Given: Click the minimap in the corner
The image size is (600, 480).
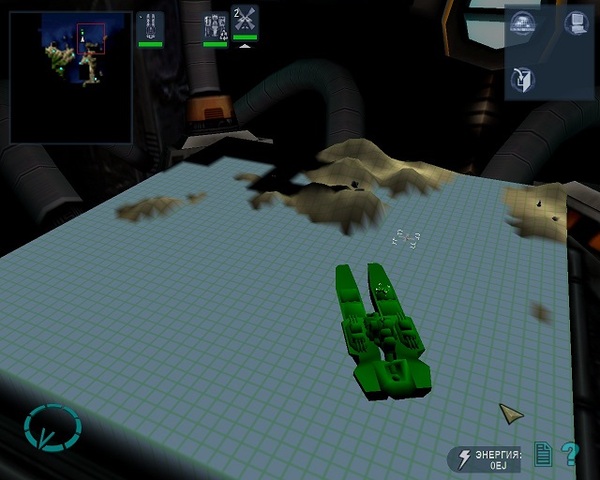Looking at the screenshot, I should pyautogui.click(x=72, y=77).
